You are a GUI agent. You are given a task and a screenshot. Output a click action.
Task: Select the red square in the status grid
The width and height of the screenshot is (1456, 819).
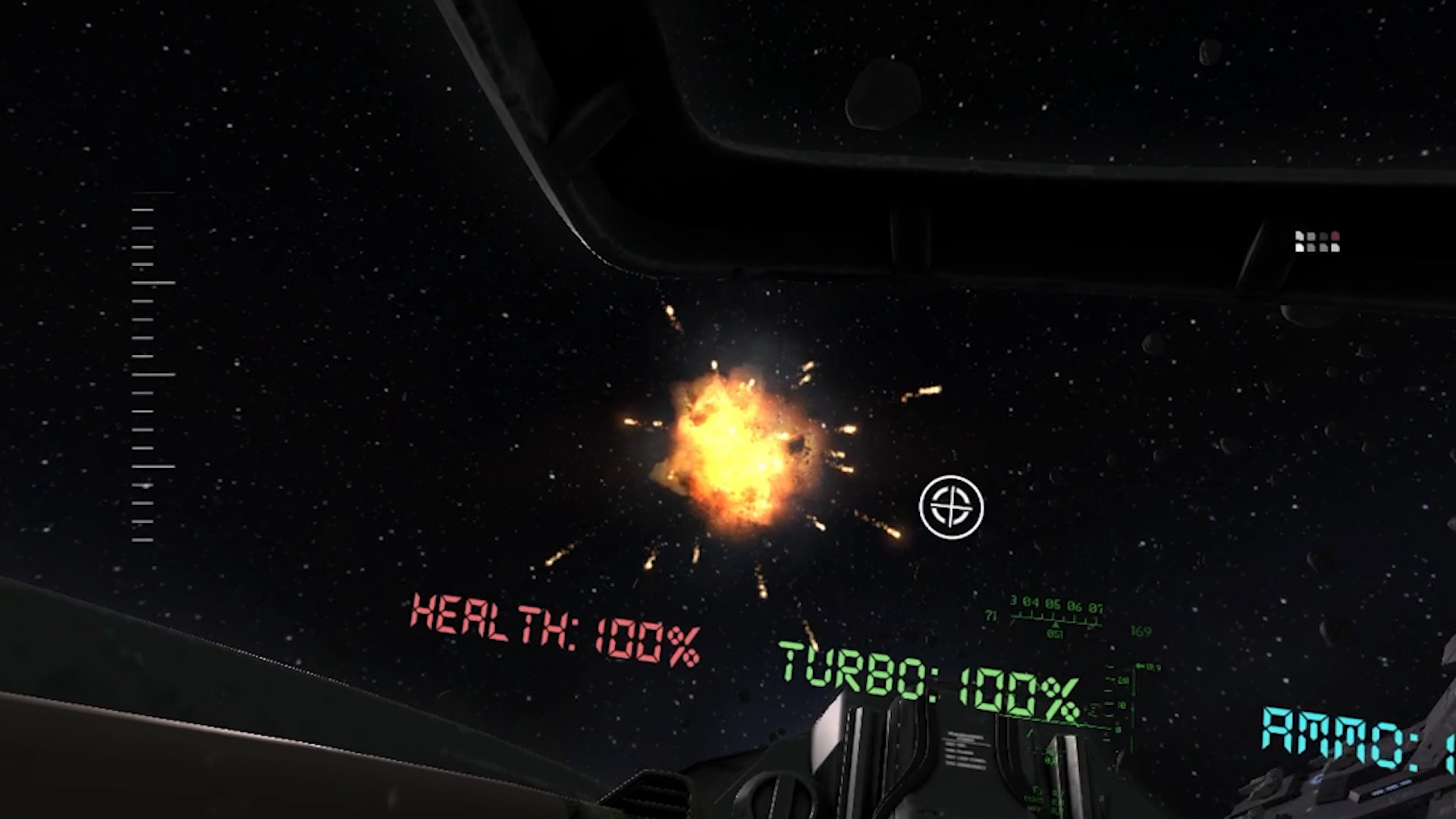click(1335, 236)
